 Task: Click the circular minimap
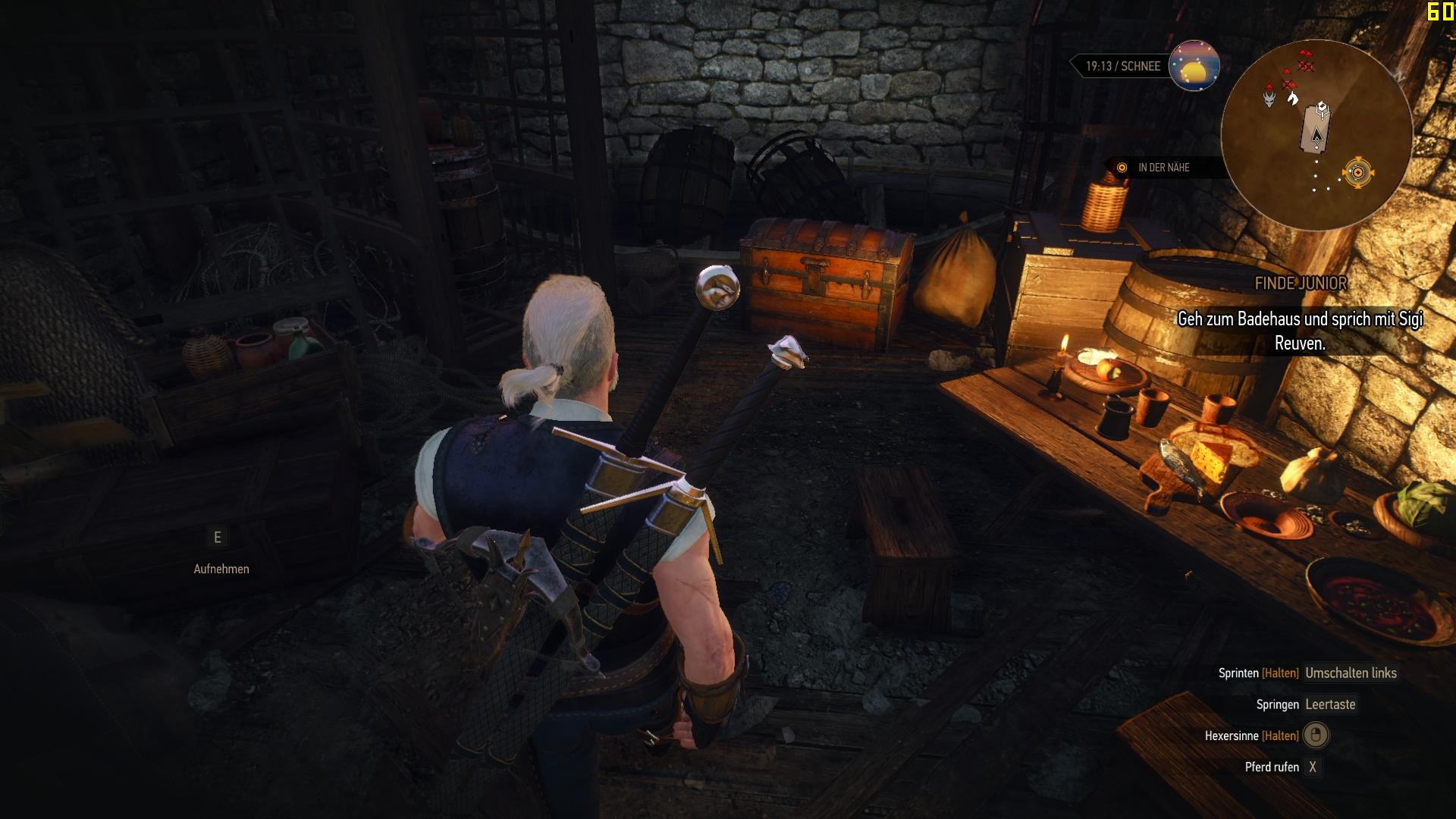pyautogui.click(x=1316, y=135)
